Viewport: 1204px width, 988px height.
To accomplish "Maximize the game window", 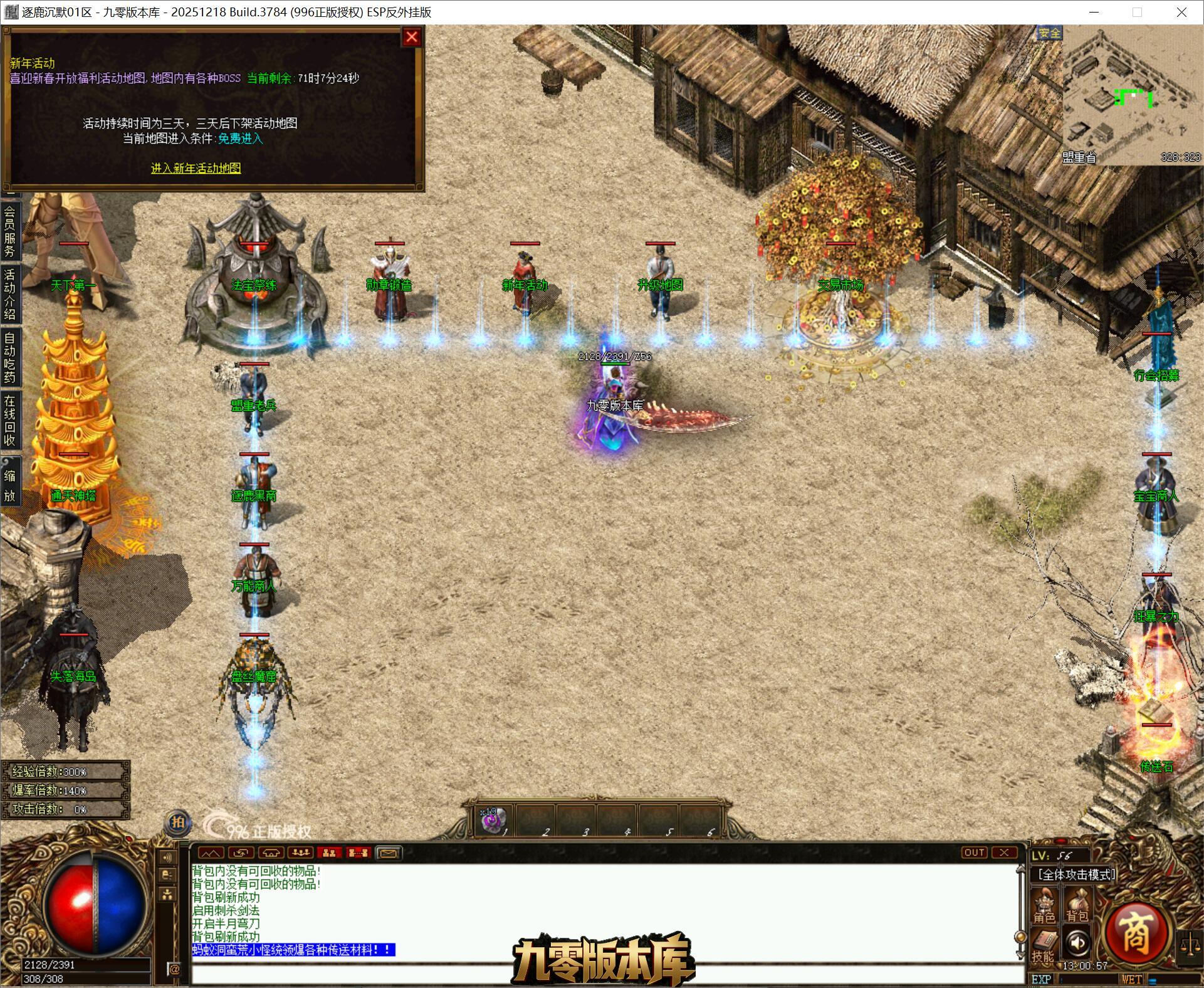I will tap(1138, 12).
